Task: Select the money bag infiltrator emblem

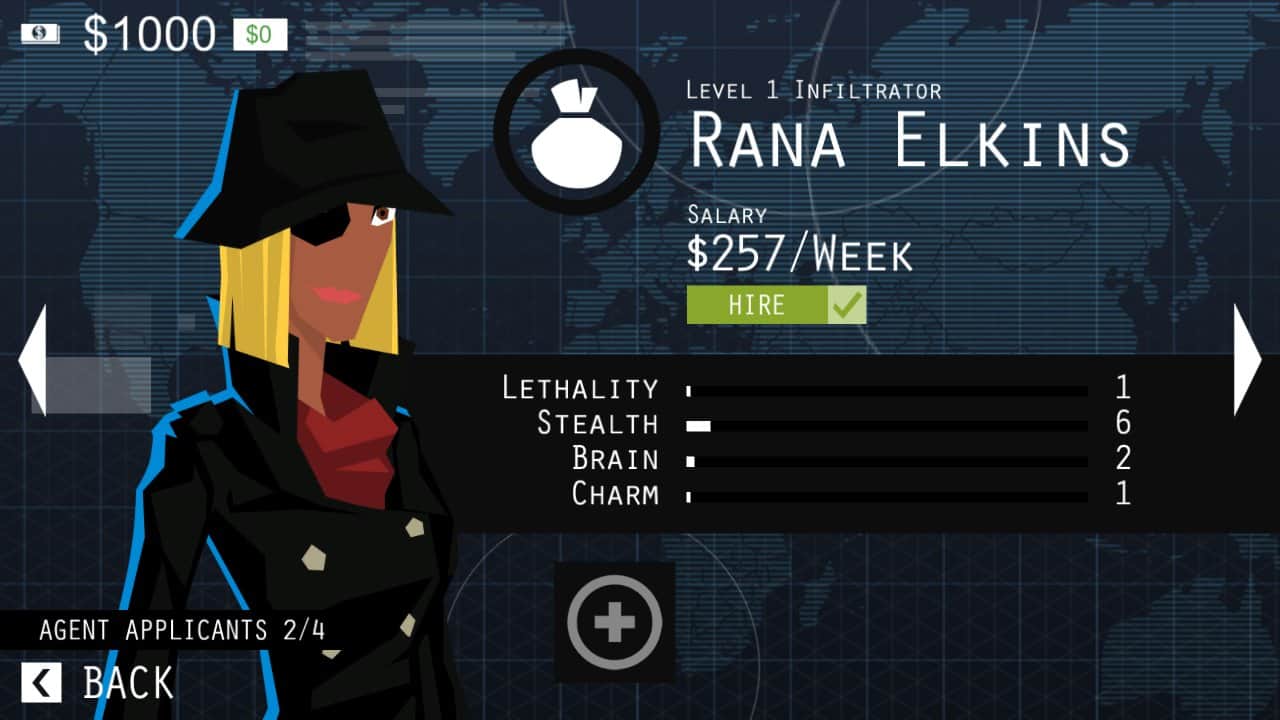Action: [x=577, y=132]
